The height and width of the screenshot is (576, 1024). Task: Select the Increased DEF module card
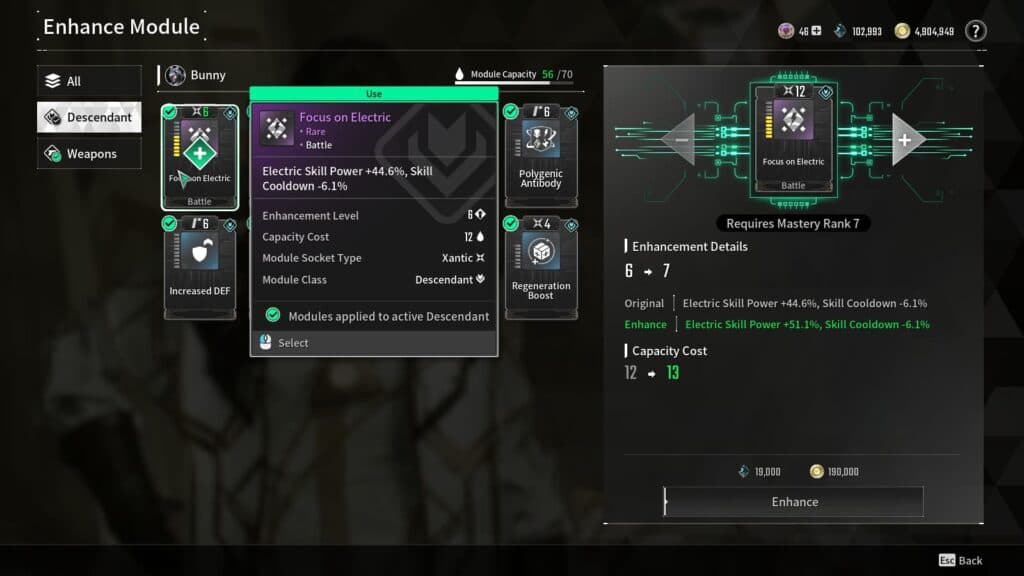(x=199, y=267)
